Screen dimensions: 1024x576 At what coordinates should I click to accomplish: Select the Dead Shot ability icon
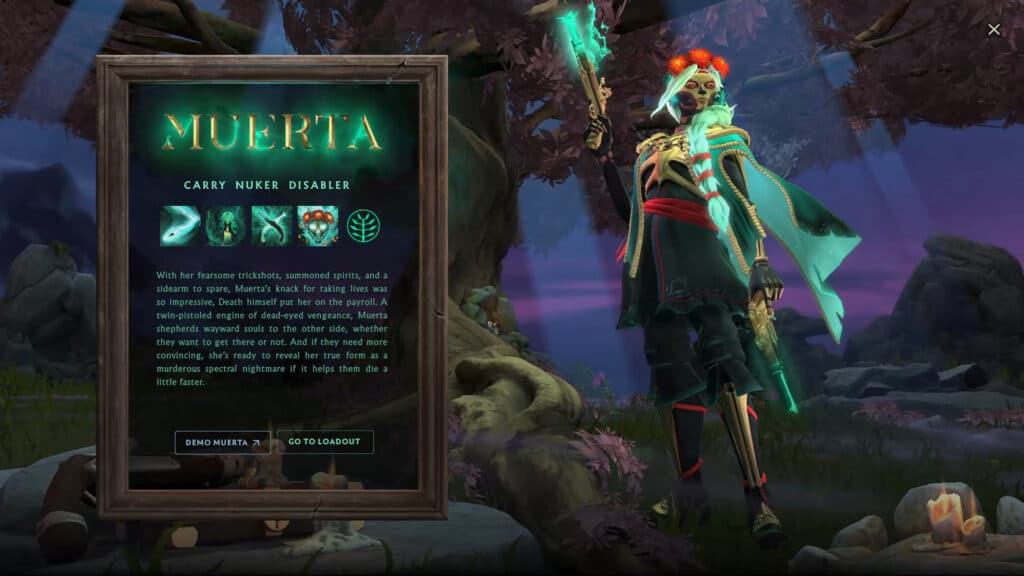point(180,225)
